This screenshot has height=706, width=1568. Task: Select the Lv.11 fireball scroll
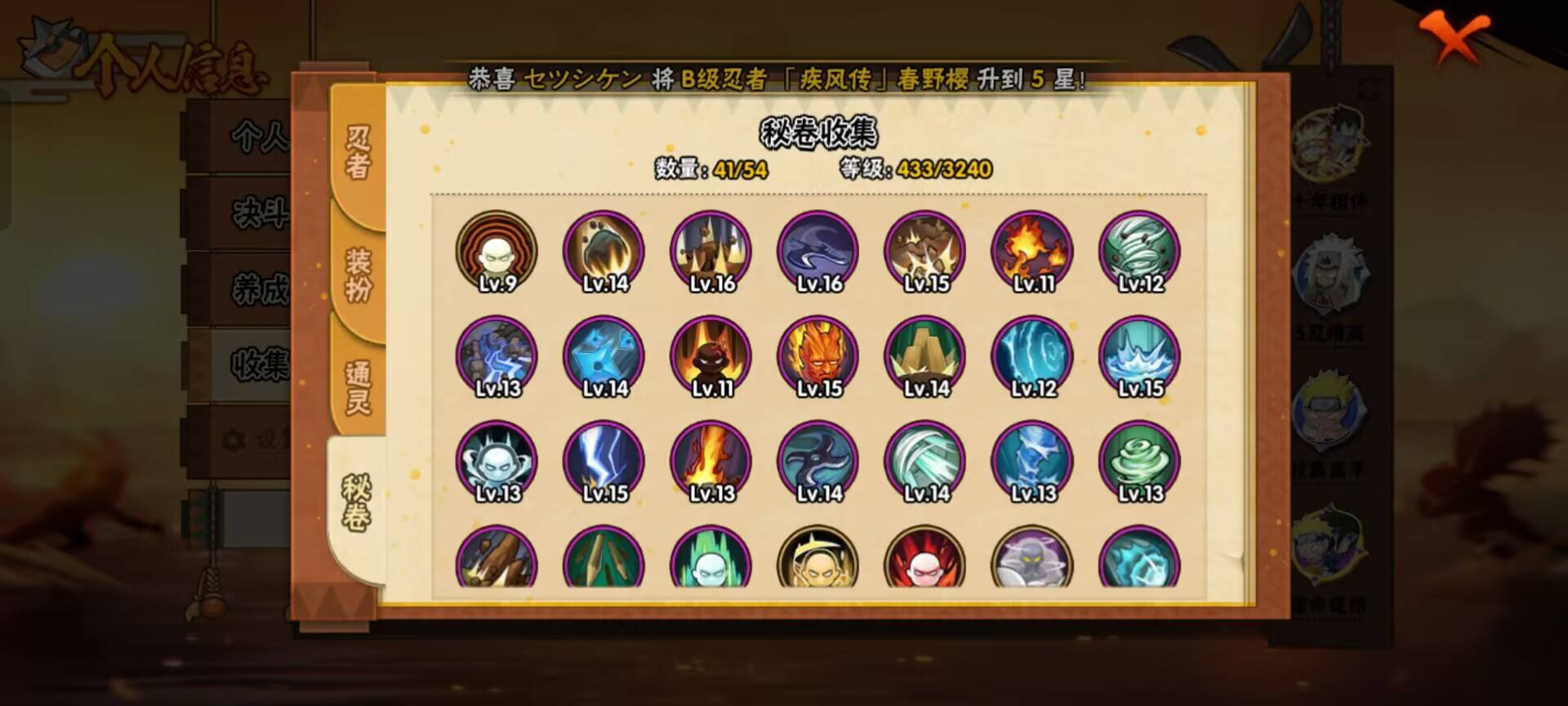click(x=1031, y=252)
